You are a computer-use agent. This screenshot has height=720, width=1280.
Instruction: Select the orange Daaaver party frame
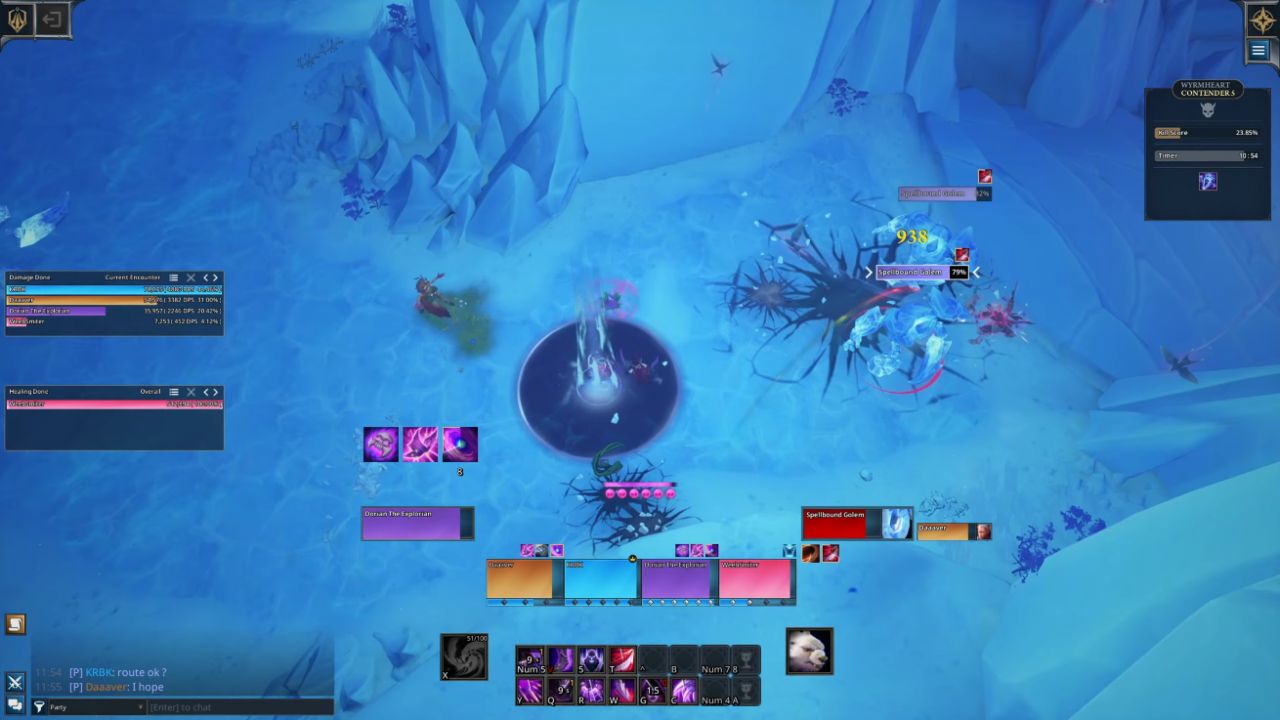pyautogui.click(x=519, y=581)
